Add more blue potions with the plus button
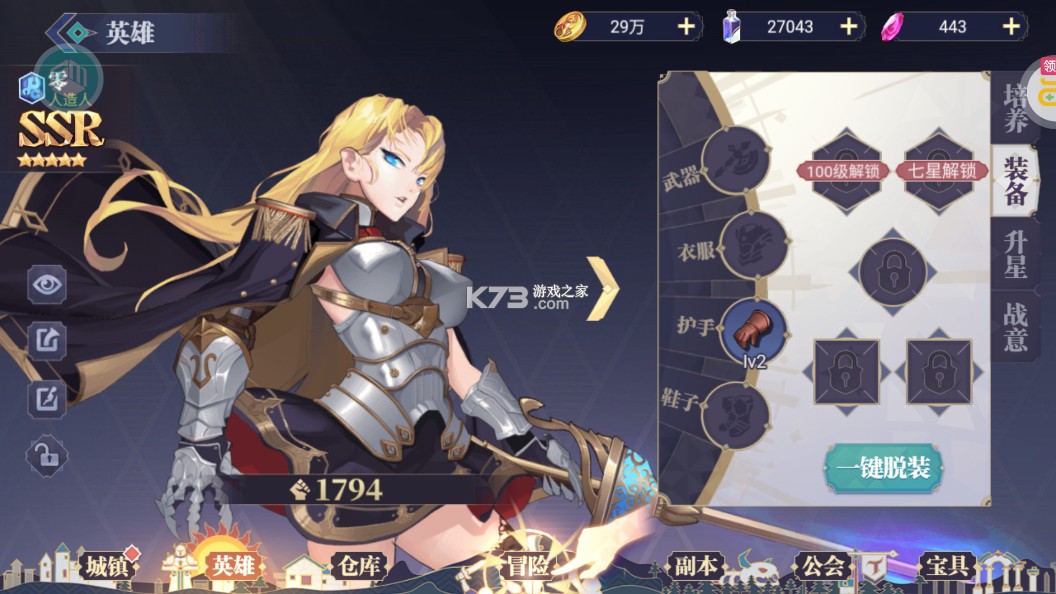The image size is (1056, 594). [x=849, y=27]
